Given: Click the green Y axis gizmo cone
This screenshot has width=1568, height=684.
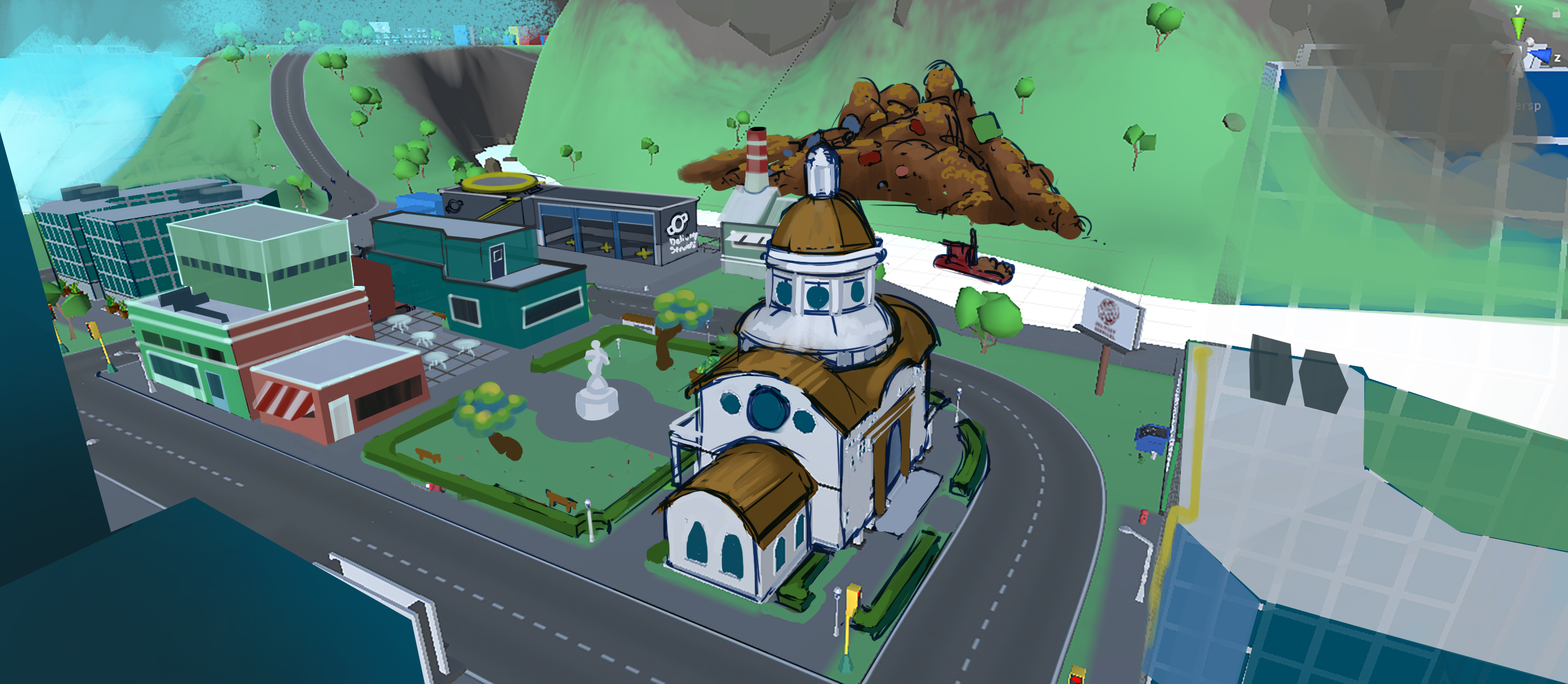Looking at the screenshot, I should tap(1519, 26).
